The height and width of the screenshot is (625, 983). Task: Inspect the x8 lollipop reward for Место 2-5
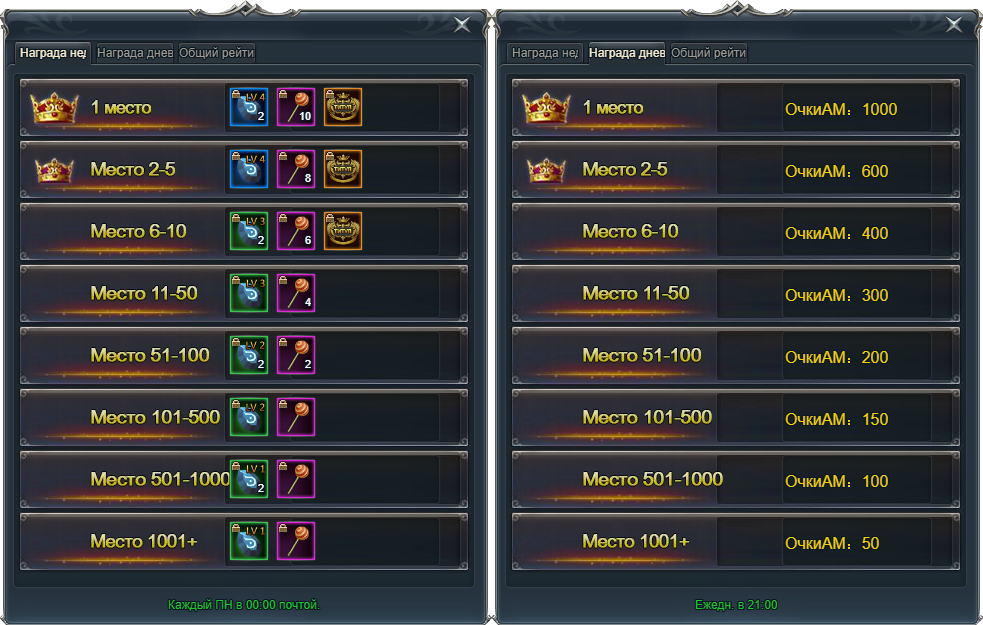296,170
